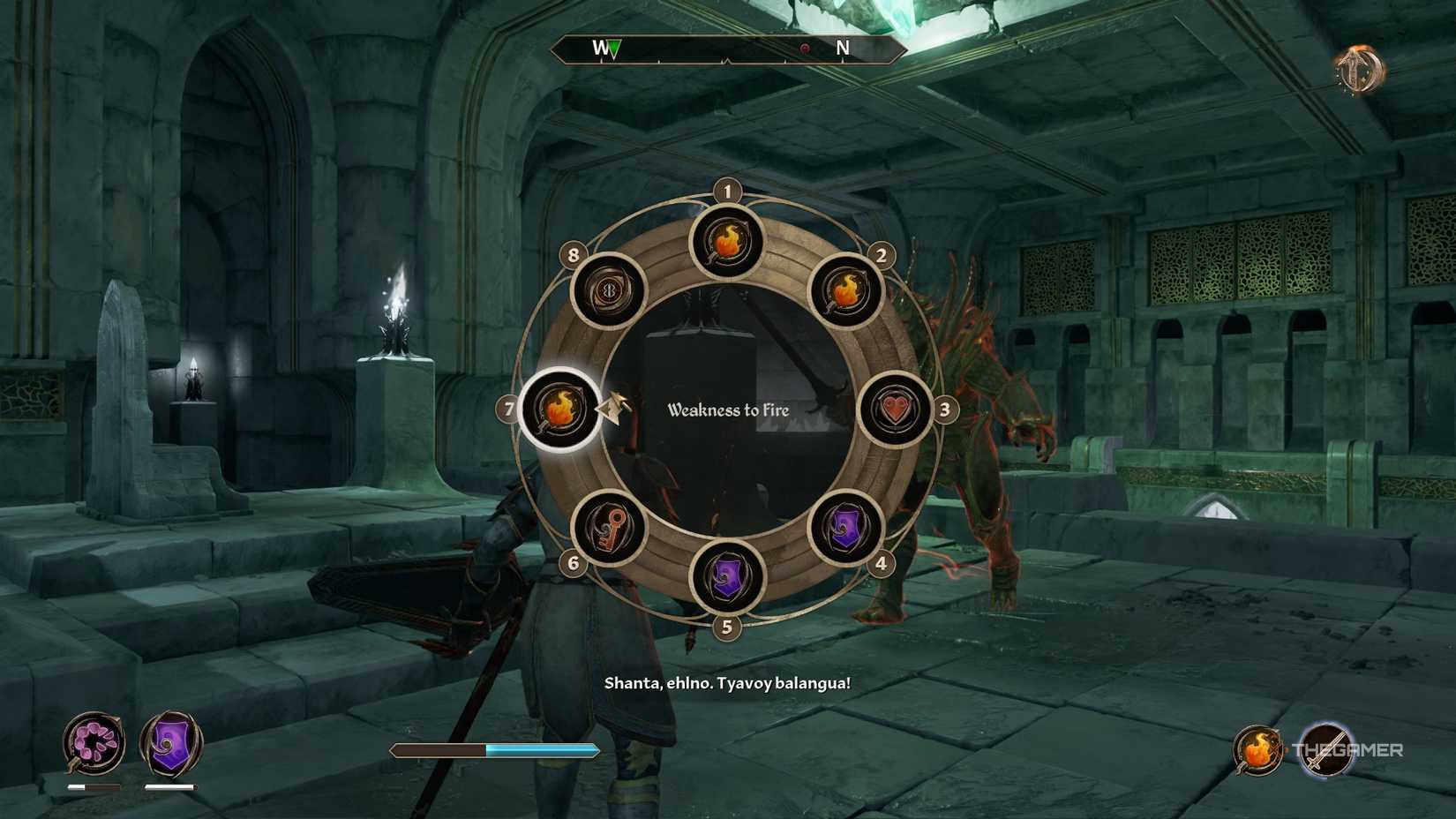
Task: Click the pink petals consumable icon bottom left
Action: coord(94,744)
